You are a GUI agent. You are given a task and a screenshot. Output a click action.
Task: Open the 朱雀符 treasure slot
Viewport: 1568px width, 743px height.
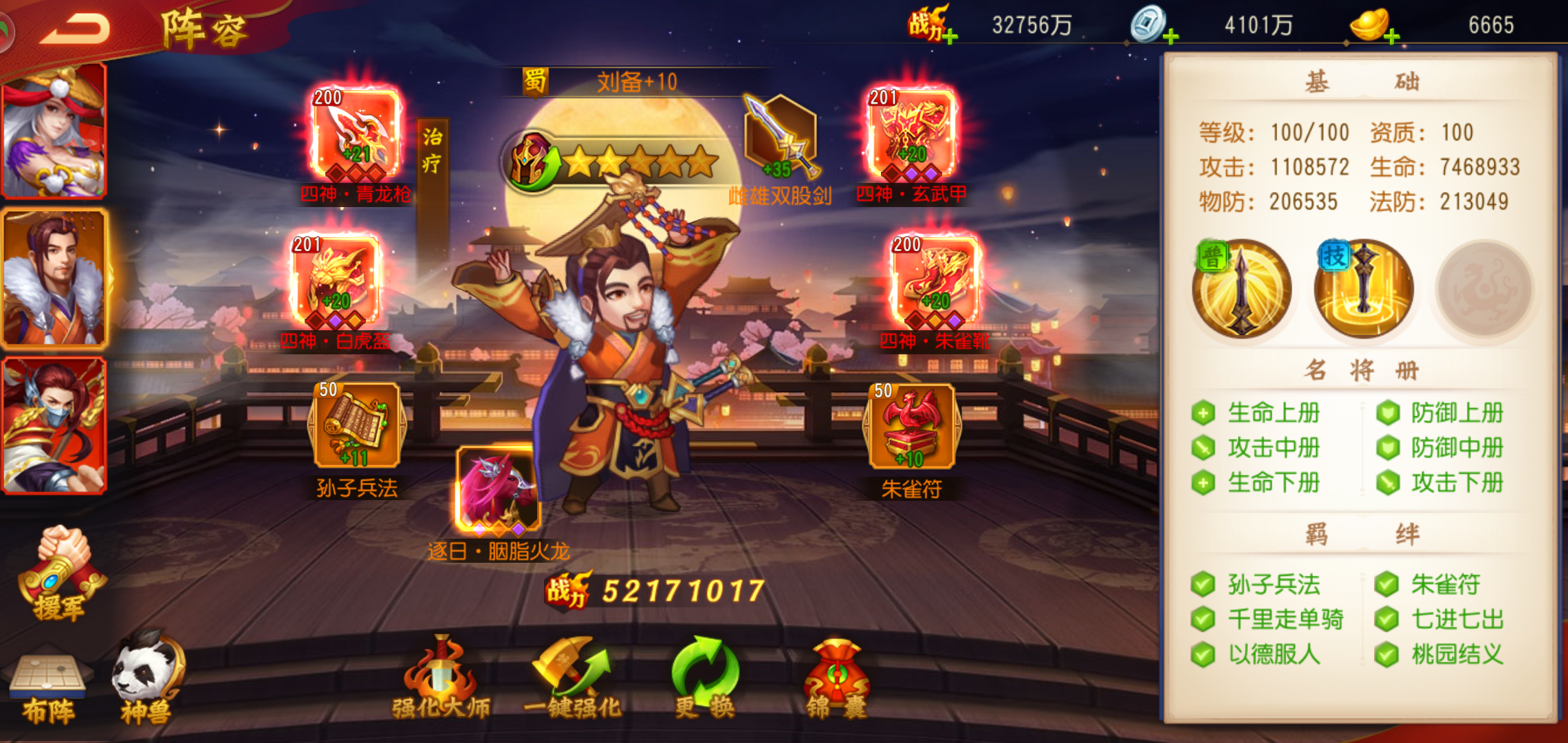(x=911, y=427)
